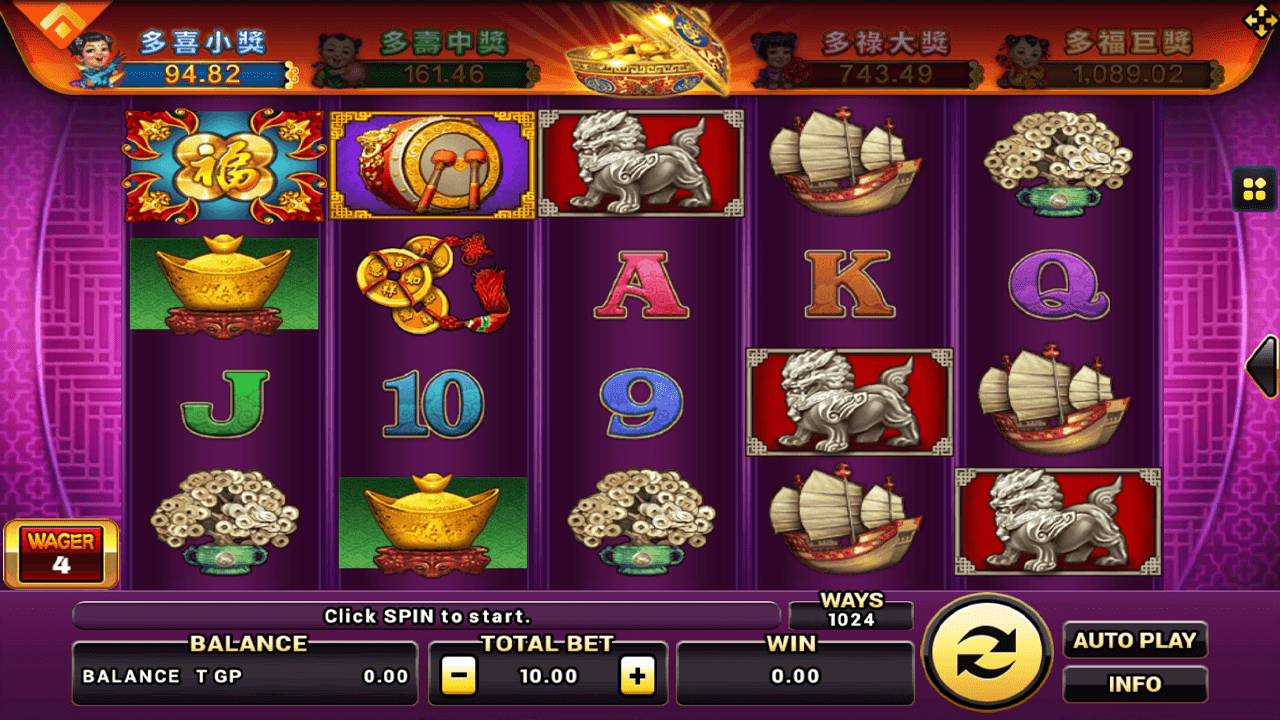Decrease total bet with the minus button
The width and height of the screenshot is (1280, 720).
pyautogui.click(x=458, y=676)
